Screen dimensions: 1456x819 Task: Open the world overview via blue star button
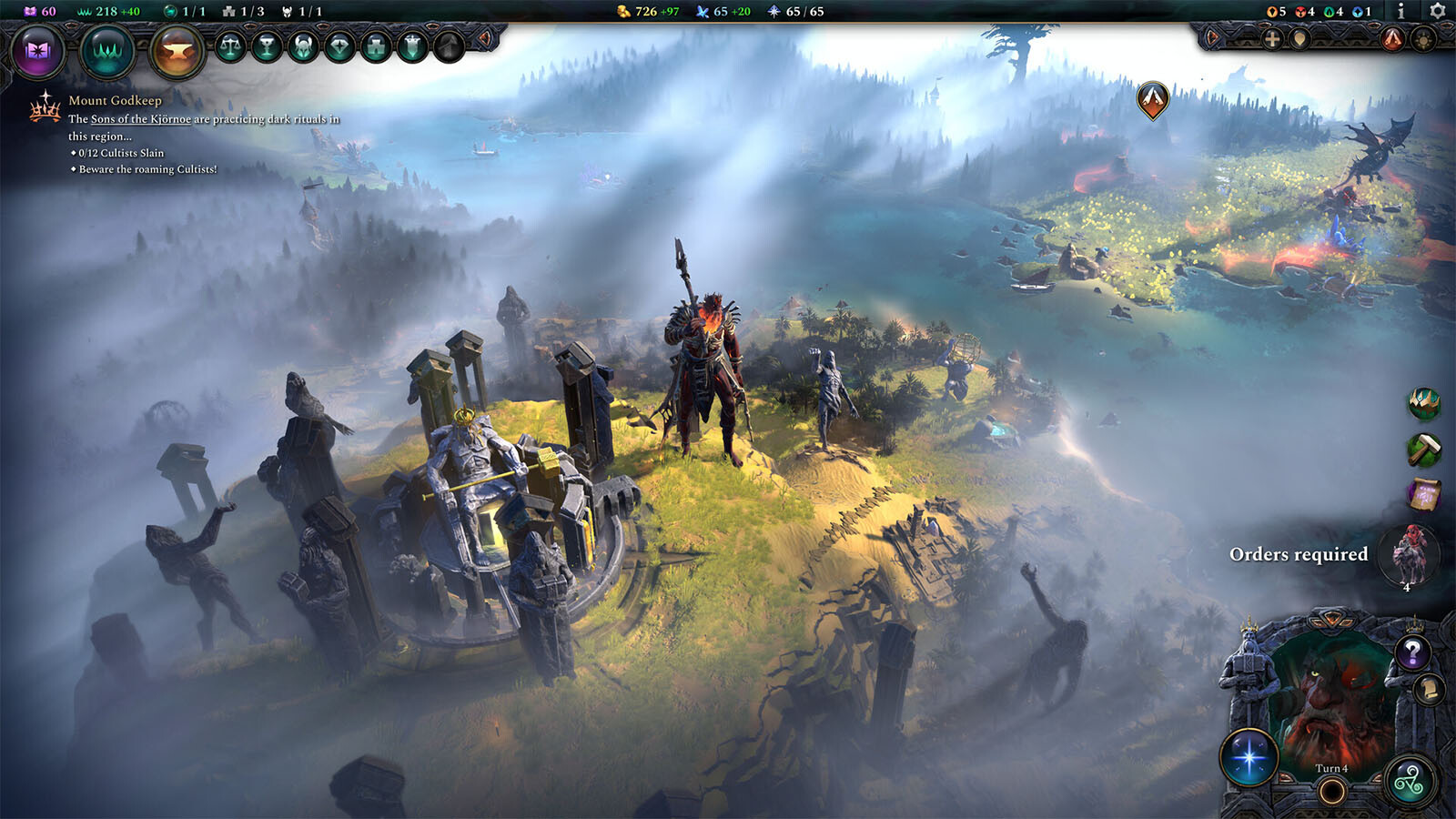click(x=1249, y=755)
